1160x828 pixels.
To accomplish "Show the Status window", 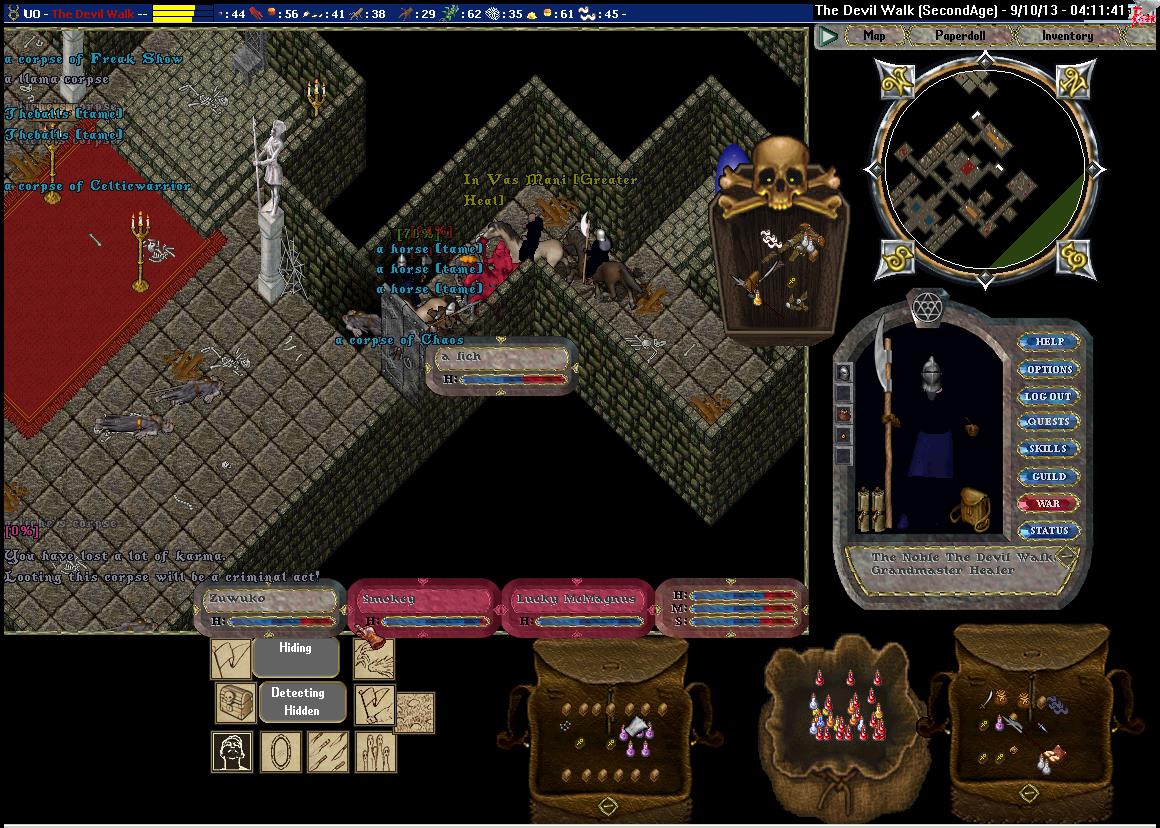I will click(x=1049, y=530).
